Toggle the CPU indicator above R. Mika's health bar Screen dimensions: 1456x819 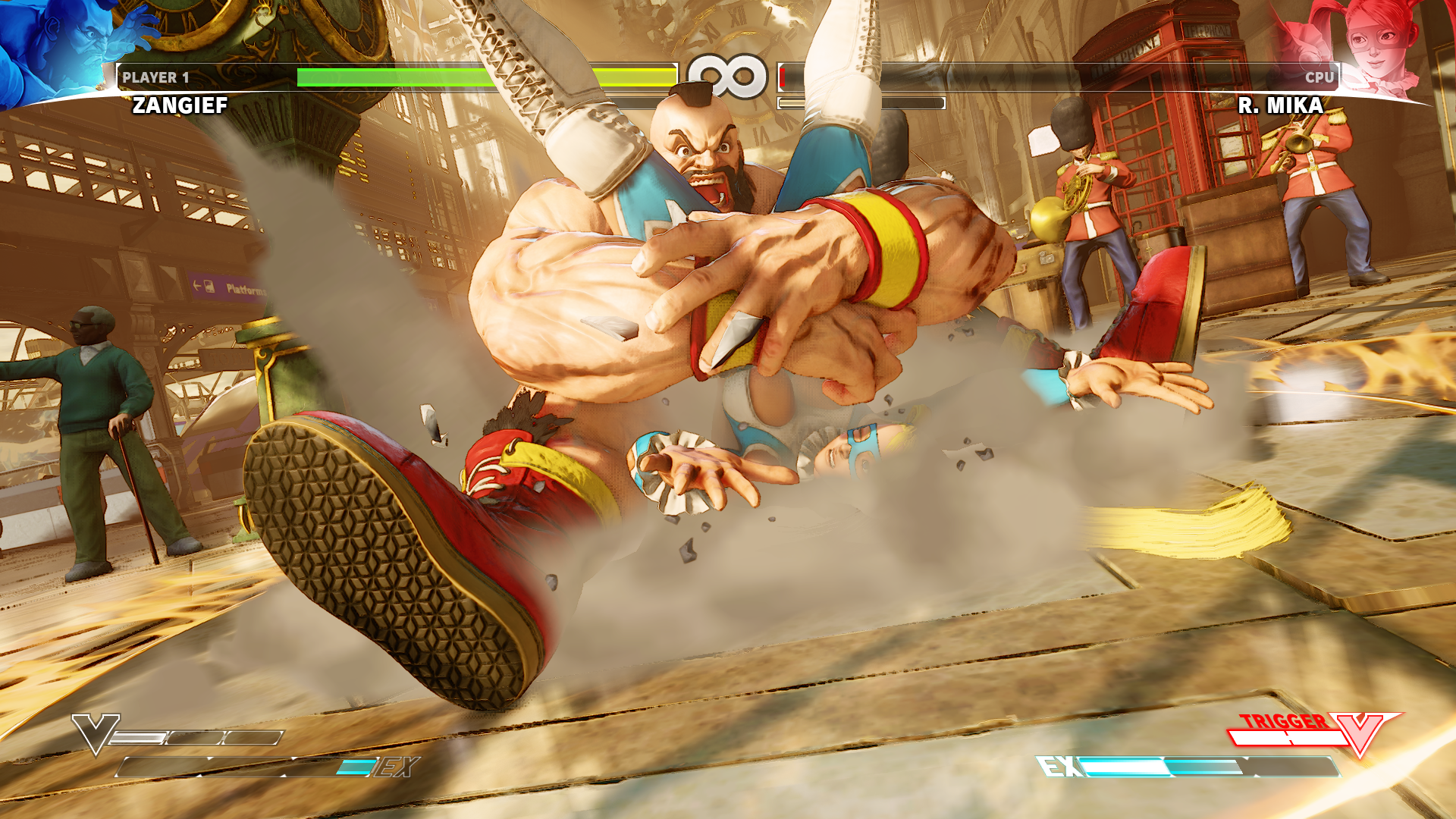tap(1319, 75)
